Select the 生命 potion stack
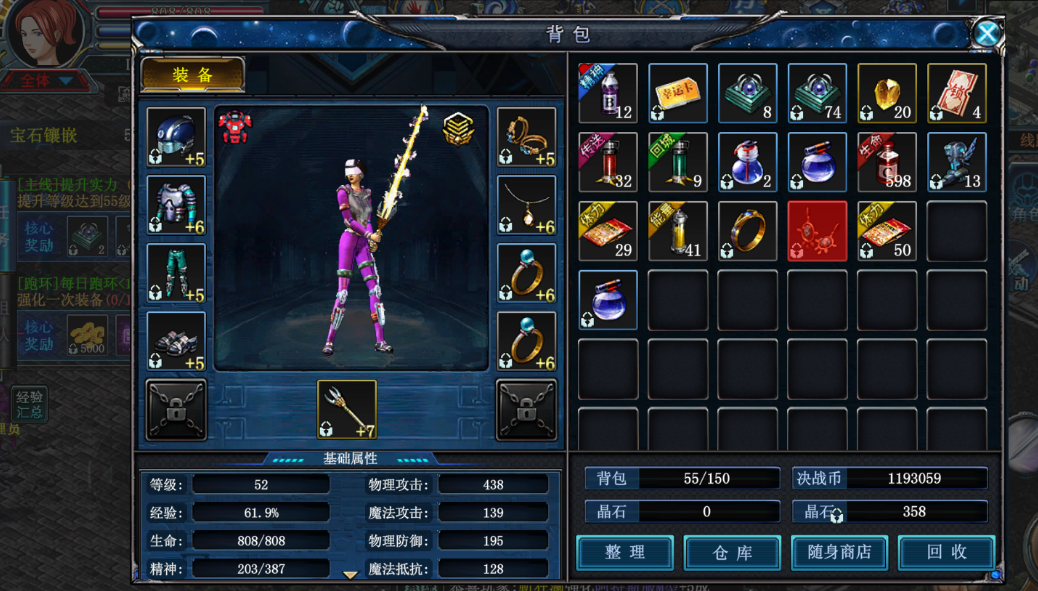1038x591 pixels. tap(887, 161)
